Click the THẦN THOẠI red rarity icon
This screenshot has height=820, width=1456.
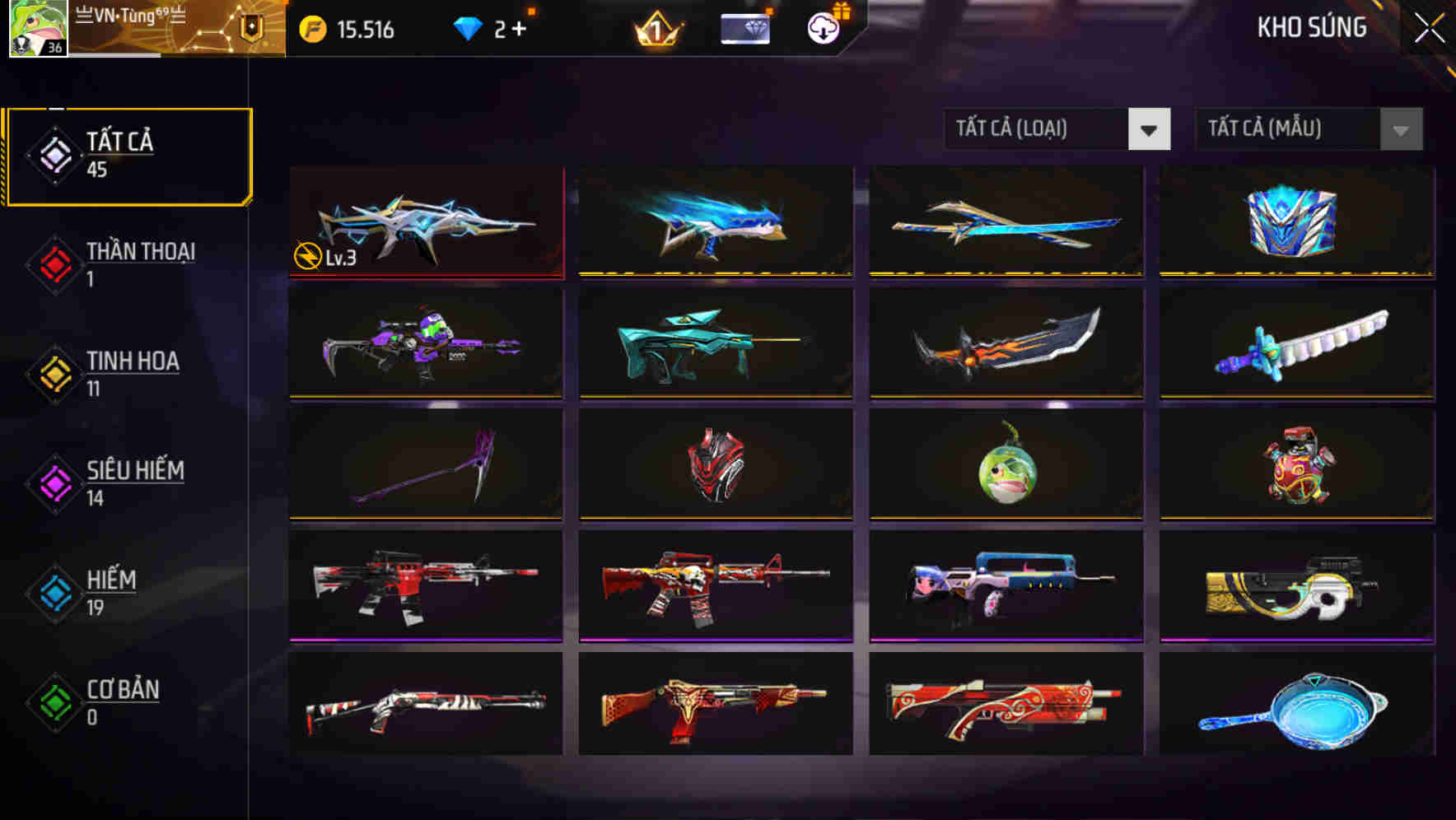[54, 265]
